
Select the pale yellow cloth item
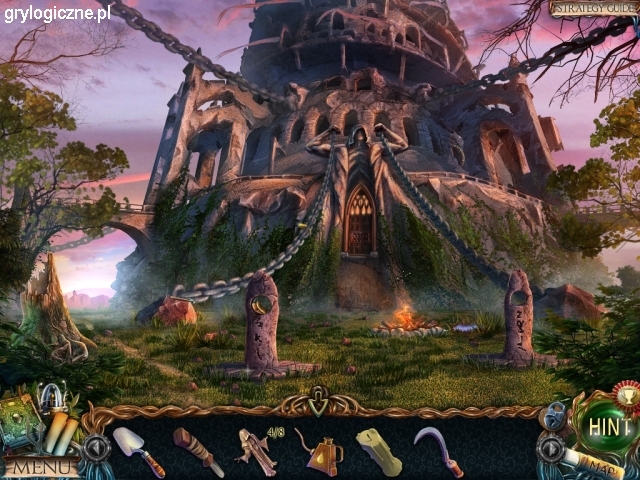tap(381, 451)
